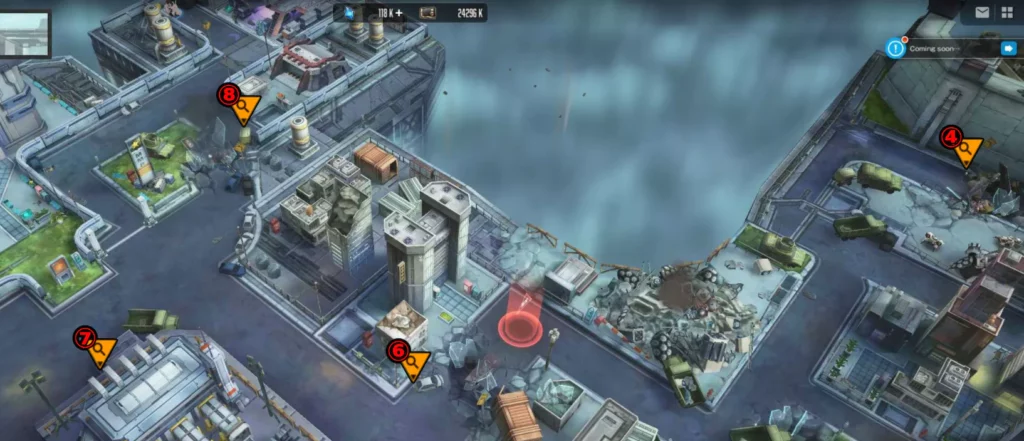The image size is (1024, 441).
Task: Open the mail envelope icon
Action: [981, 13]
